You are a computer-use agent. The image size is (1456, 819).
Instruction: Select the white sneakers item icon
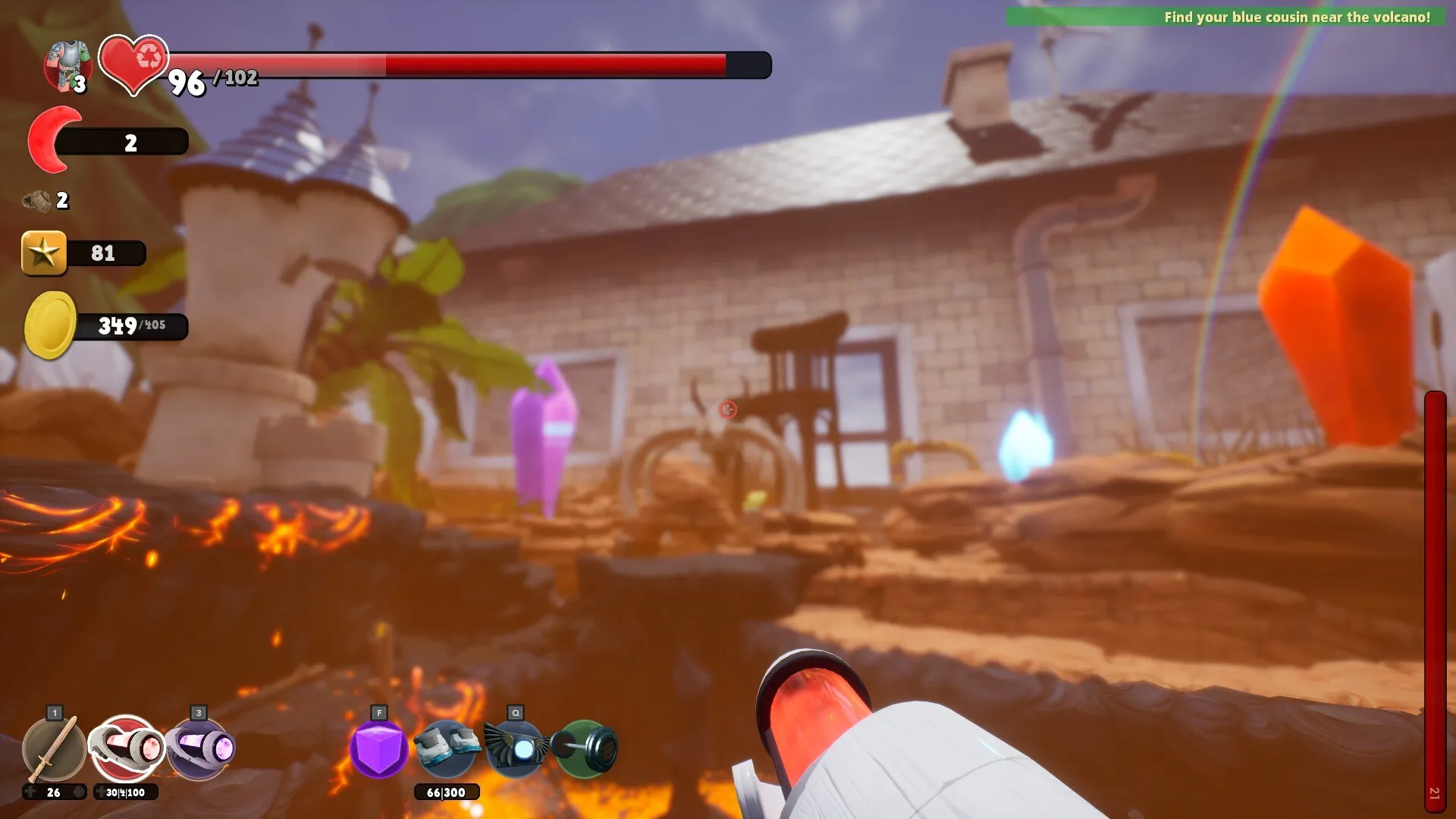pyautogui.click(x=447, y=746)
